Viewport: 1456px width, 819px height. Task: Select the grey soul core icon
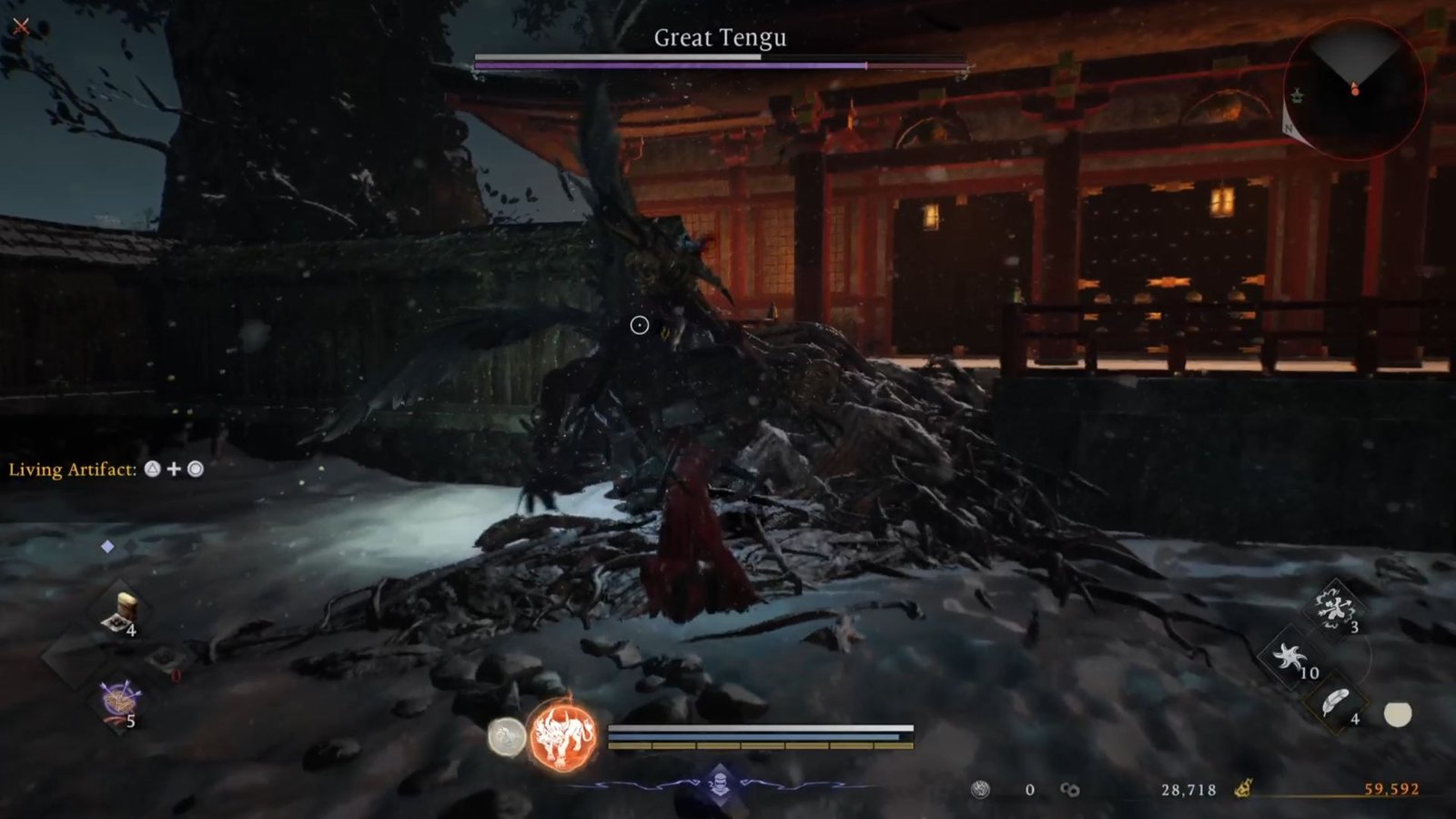coord(506,736)
